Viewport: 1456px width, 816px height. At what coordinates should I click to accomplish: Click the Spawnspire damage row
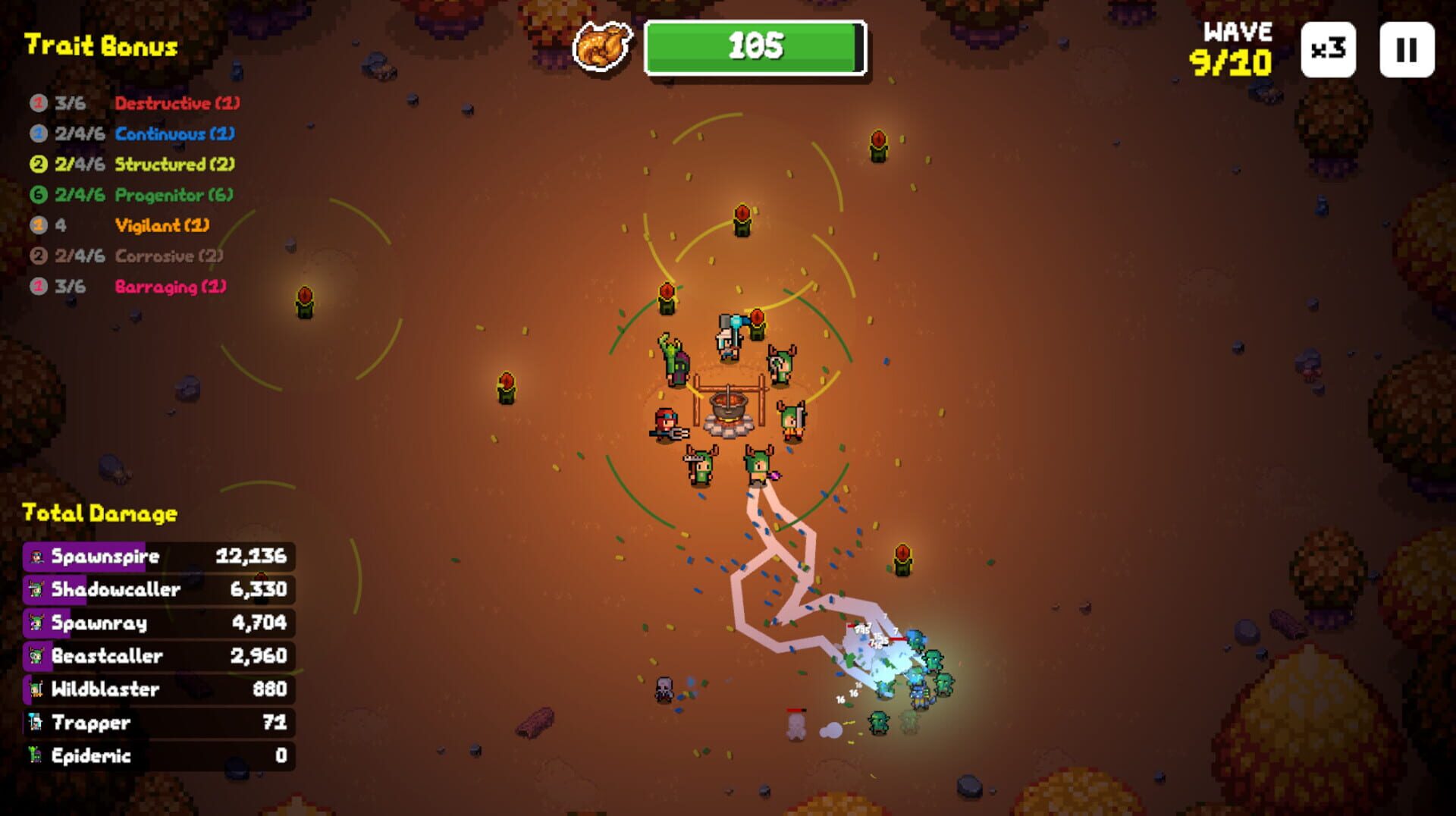[x=157, y=556]
